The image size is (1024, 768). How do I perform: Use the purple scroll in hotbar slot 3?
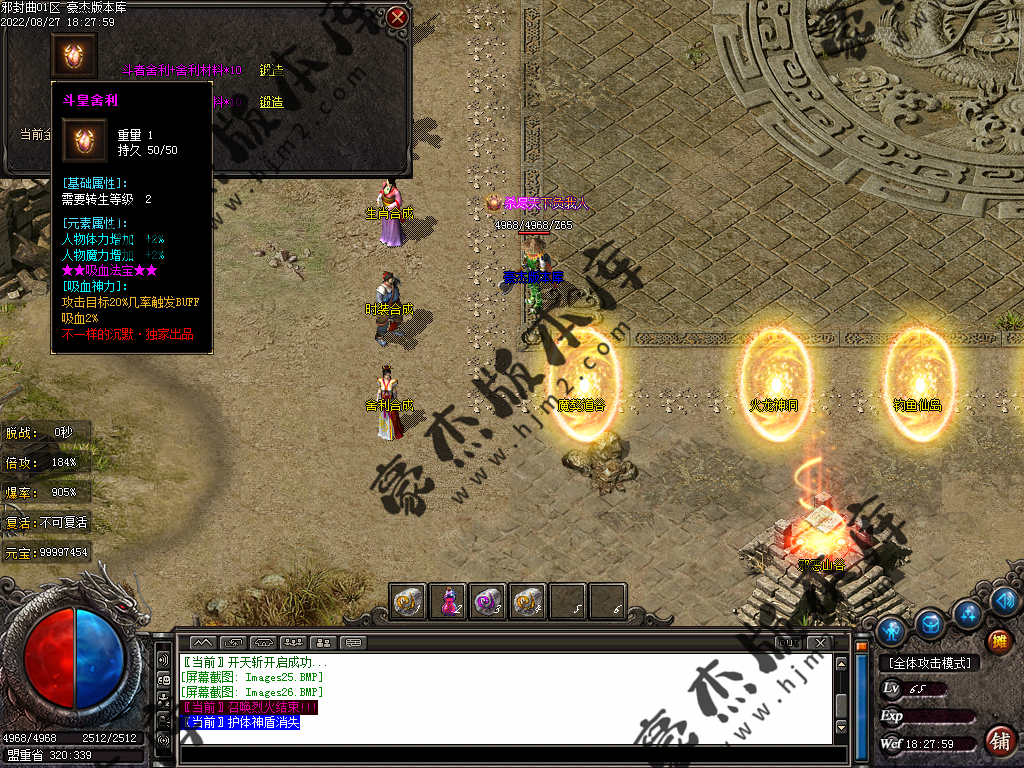[x=487, y=602]
